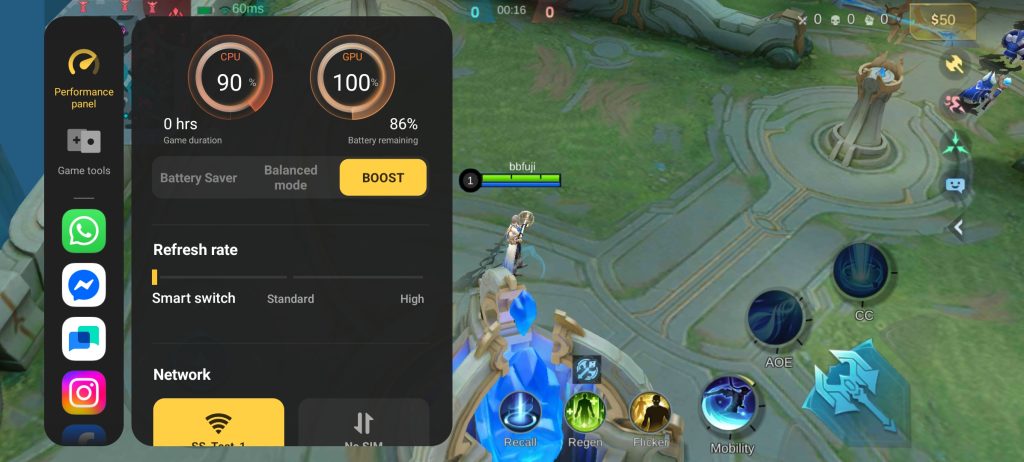Open the Messenger app shortcut

[x=84, y=285]
